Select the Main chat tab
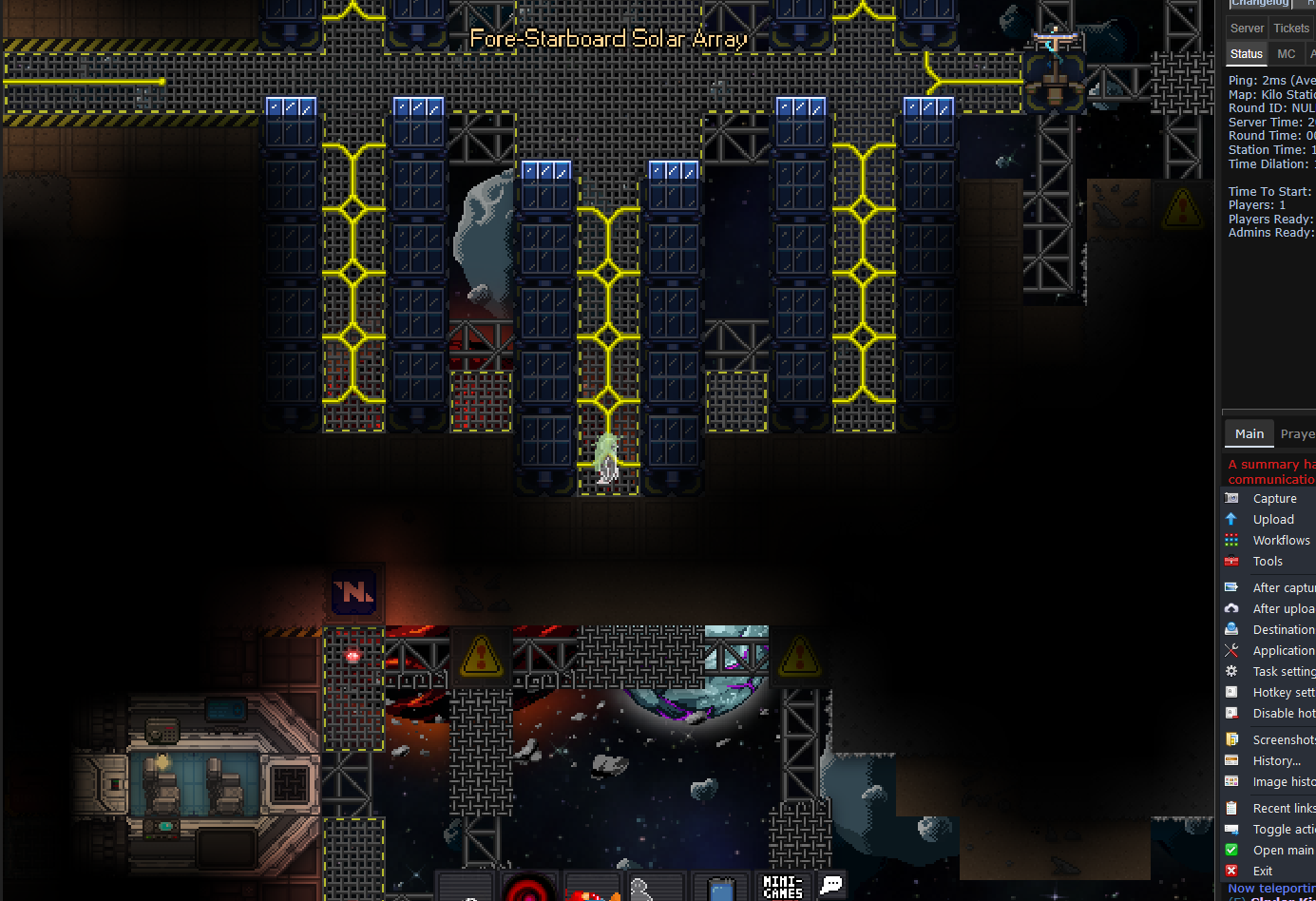Viewport: 1316px width, 901px height. tap(1249, 434)
